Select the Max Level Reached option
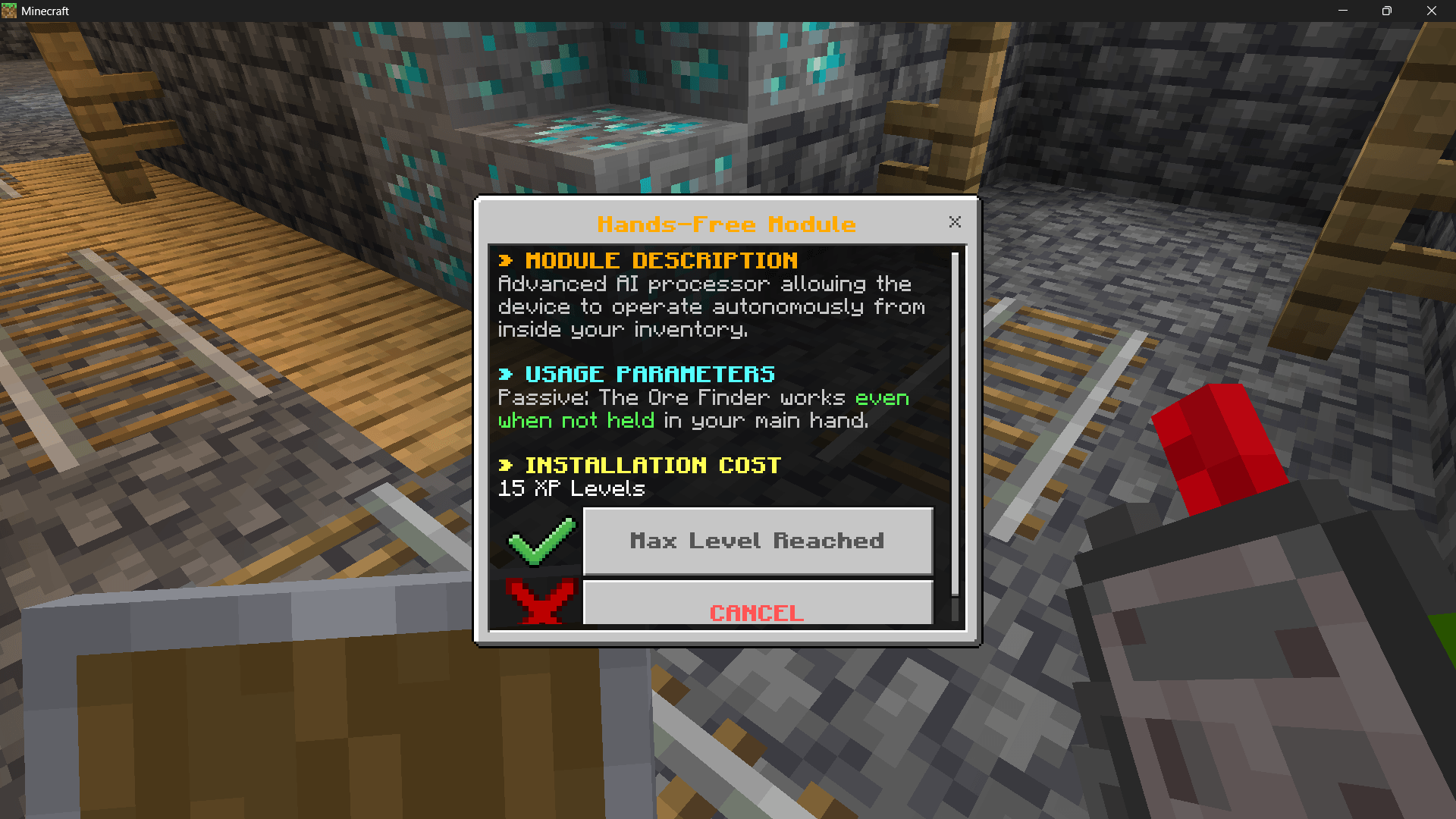1456x819 pixels. coord(758,540)
